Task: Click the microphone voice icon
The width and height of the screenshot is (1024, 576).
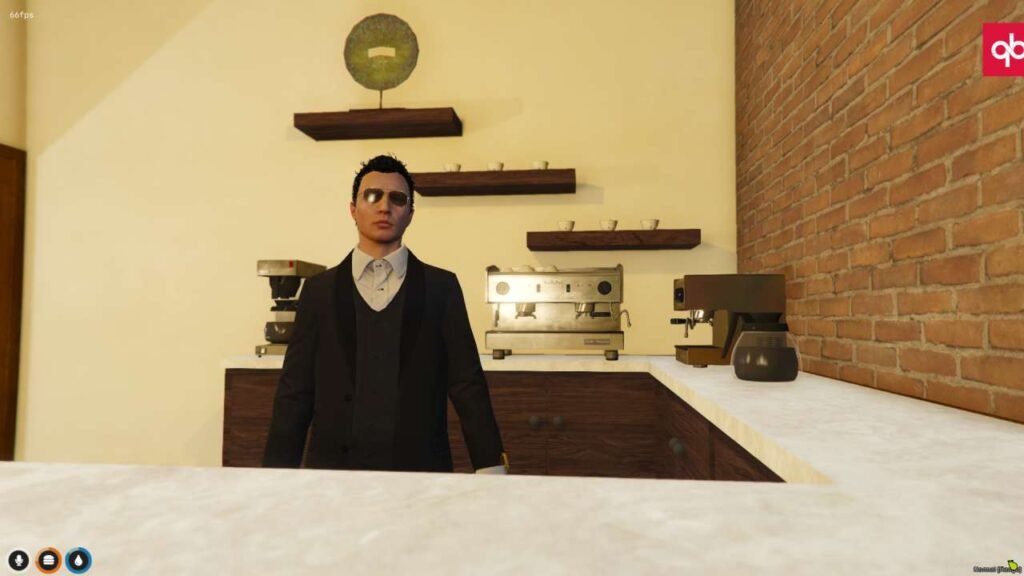Action: pyautogui.click(x=18, y=561)
